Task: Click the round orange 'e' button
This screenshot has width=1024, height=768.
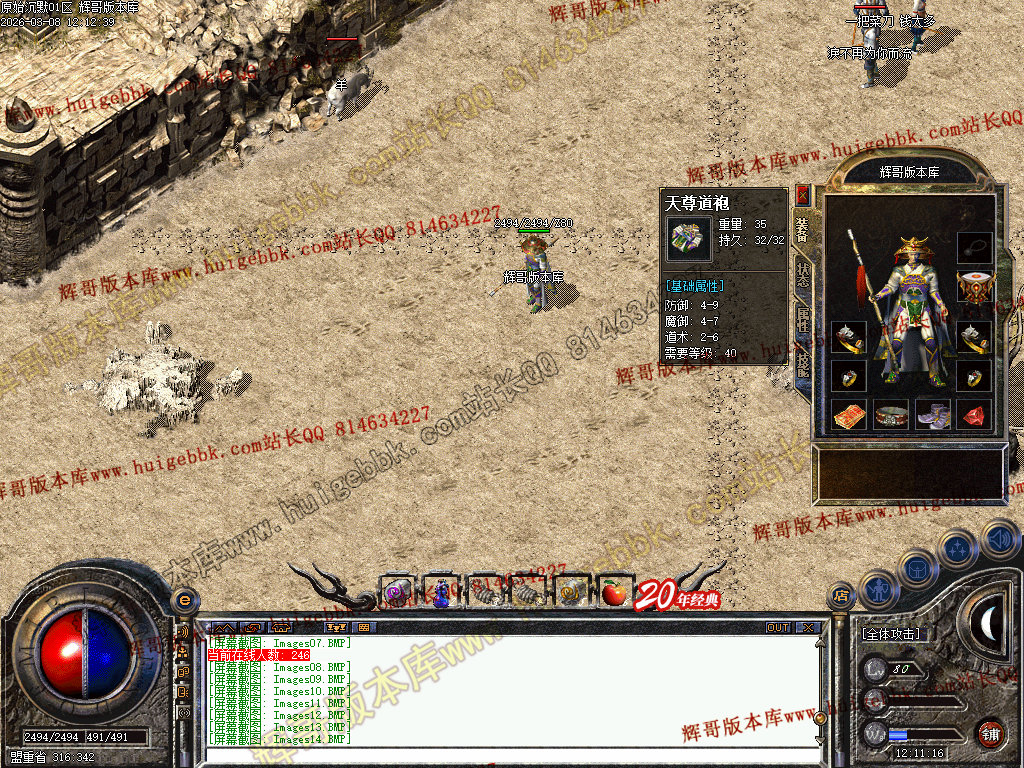Action: [183, 600]
